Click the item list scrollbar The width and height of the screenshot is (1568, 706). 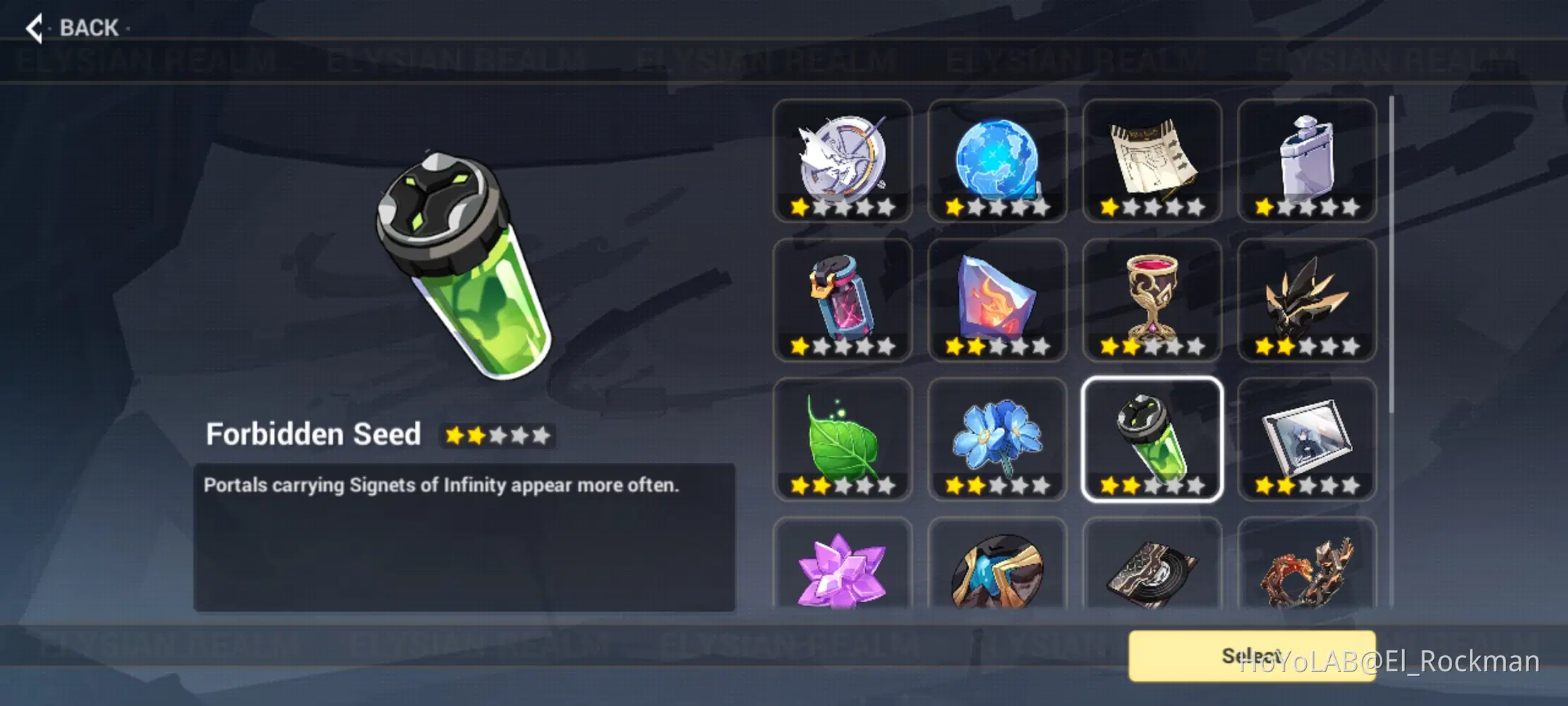1392,254
